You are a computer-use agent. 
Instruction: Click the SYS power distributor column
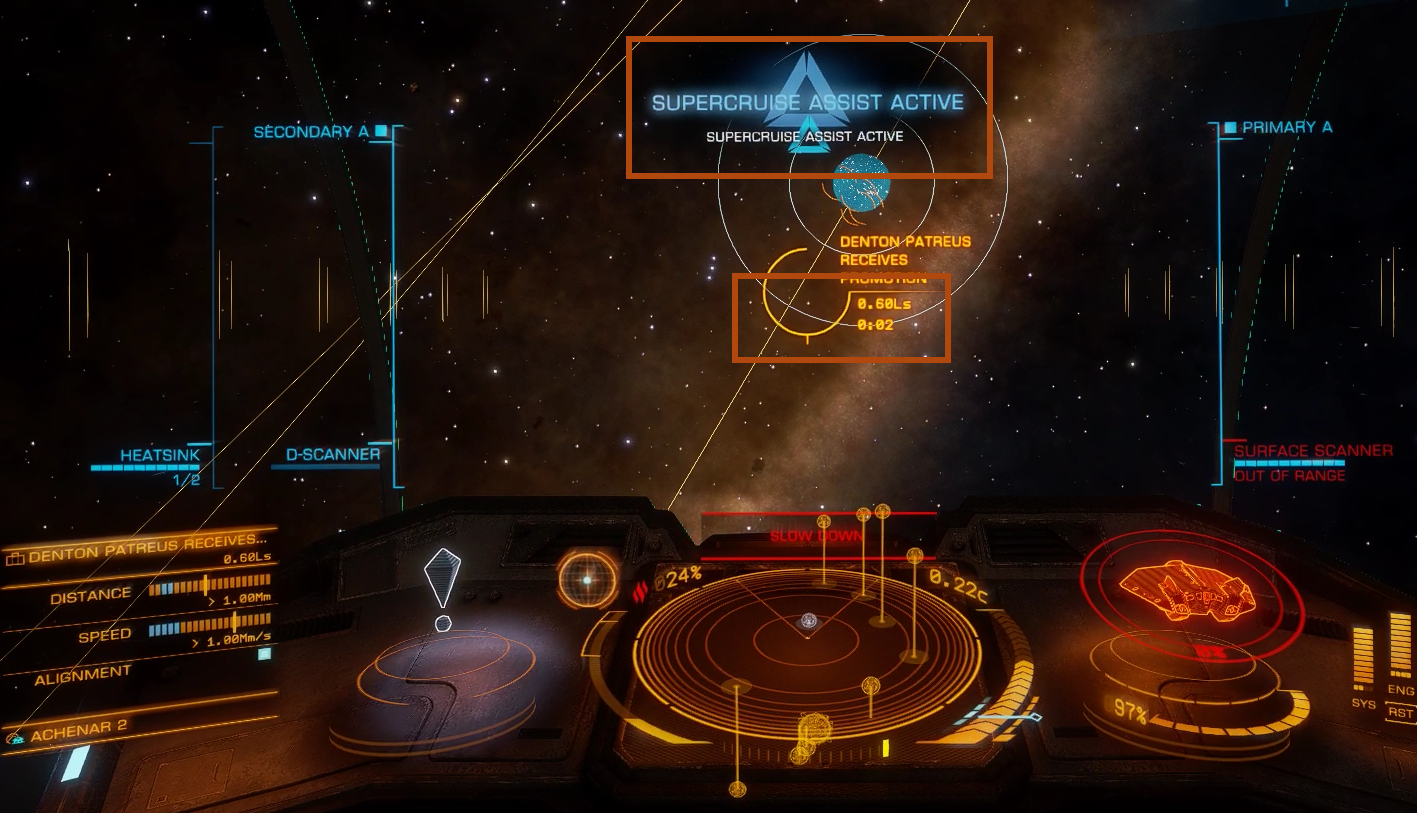point(1363,658)
